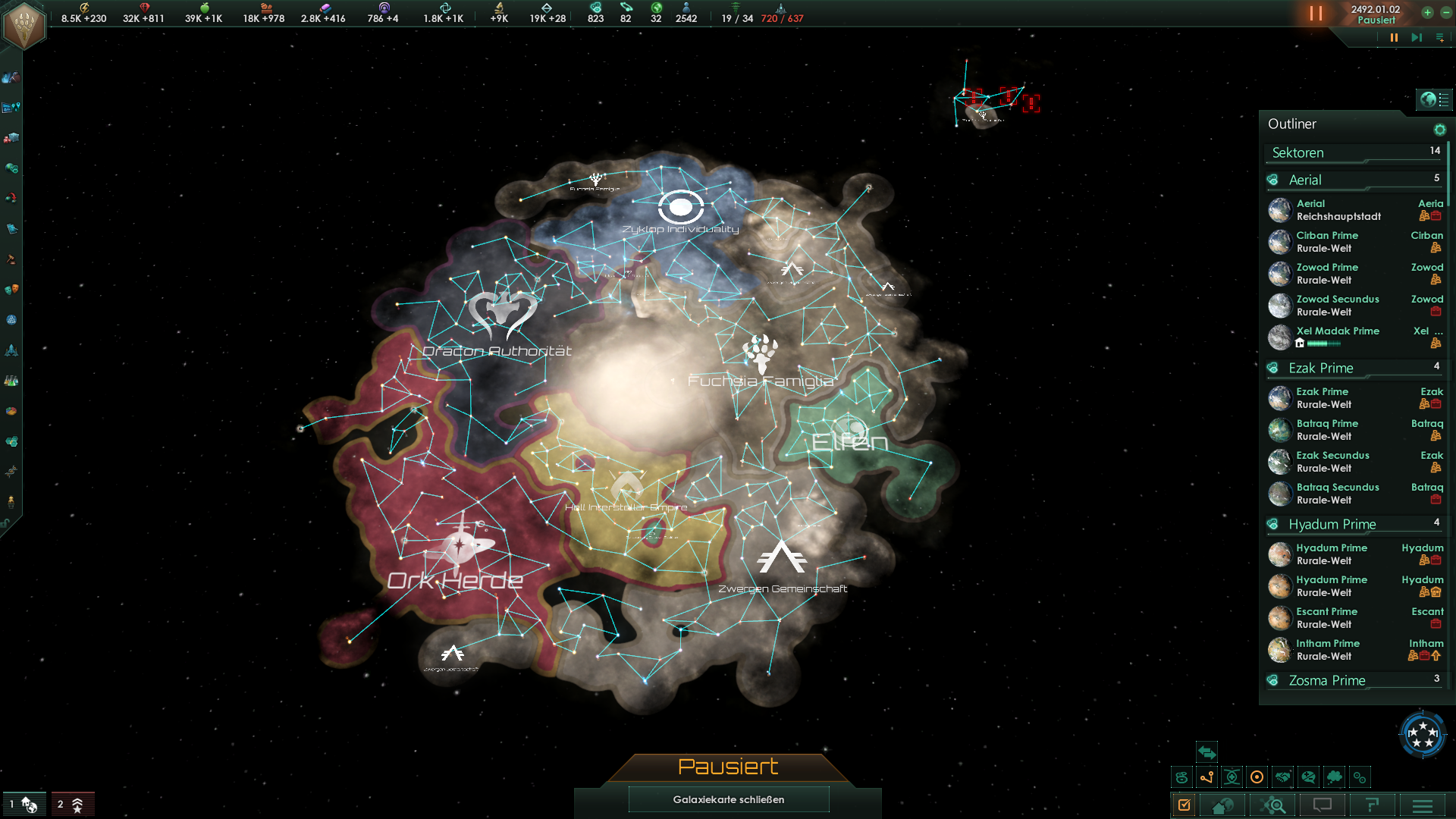Increase game speed with the plus button
The height and width of the screenshot is (819, 1456).
(x=1427, y=12)
